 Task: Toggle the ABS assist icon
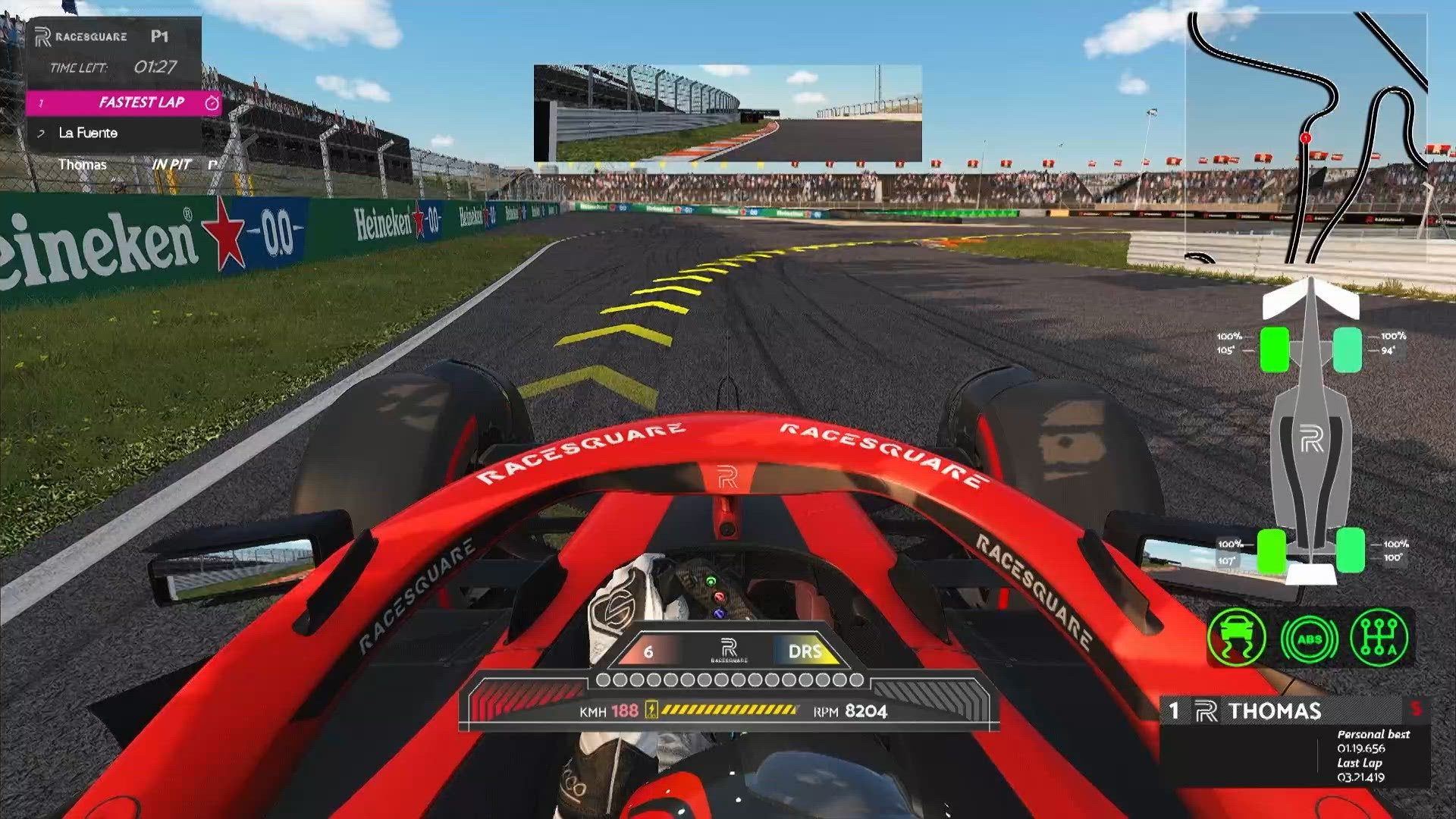pos(1310,639)
